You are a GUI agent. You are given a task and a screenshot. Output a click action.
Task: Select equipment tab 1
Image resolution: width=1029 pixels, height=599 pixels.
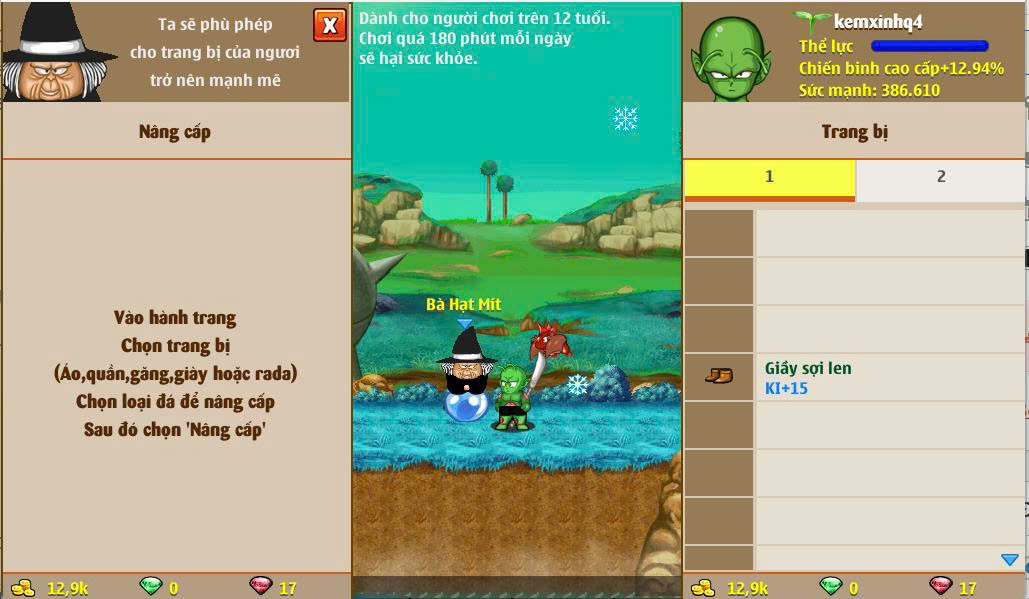click(769, 178)
